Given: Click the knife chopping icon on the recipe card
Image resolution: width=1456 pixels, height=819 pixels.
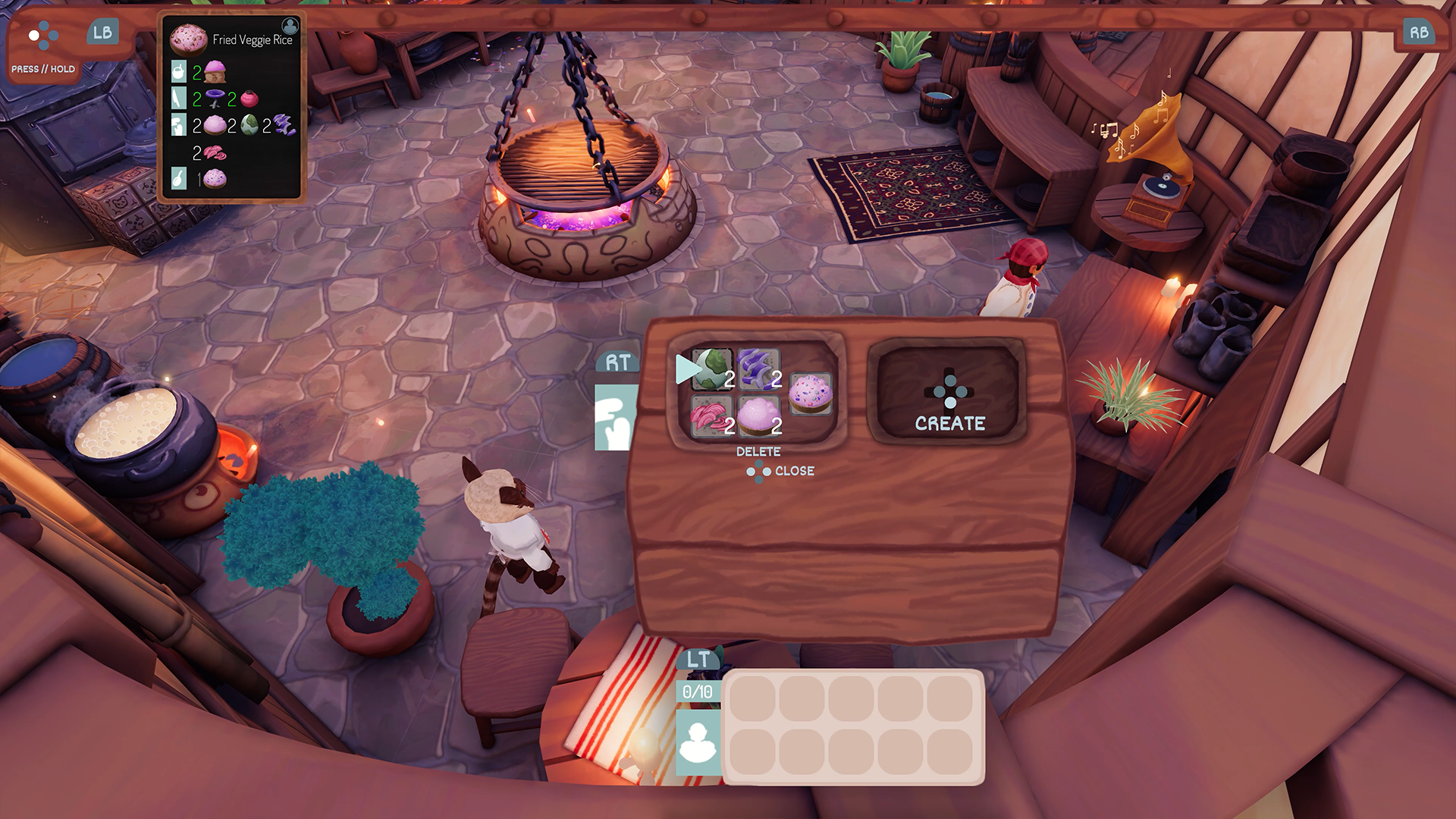Looking at the screenshot, I should click(178, 98).
